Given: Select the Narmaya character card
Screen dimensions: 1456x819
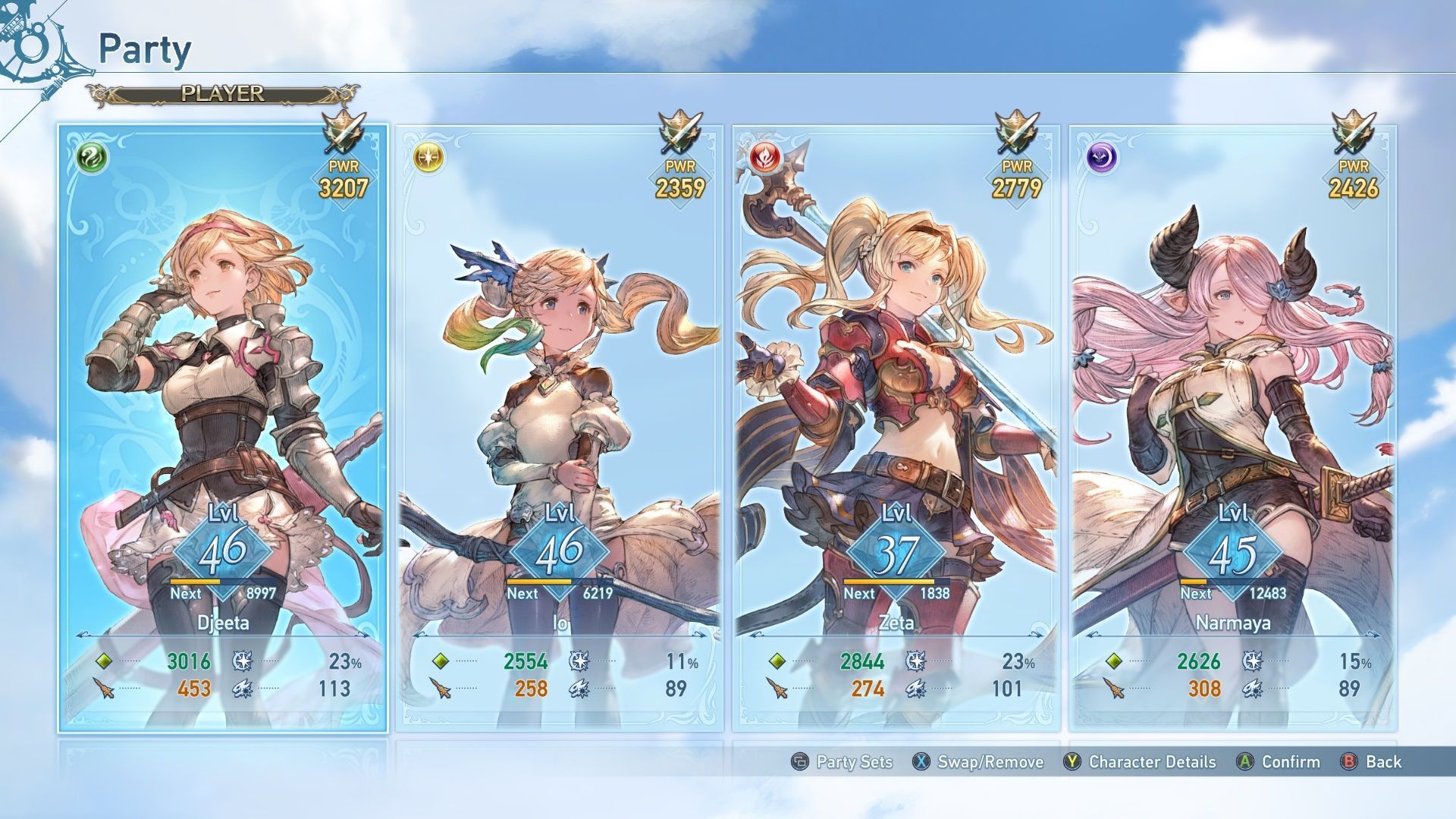Looking at the screenshot, I should pyautogui.click(x=1233, y=428).
